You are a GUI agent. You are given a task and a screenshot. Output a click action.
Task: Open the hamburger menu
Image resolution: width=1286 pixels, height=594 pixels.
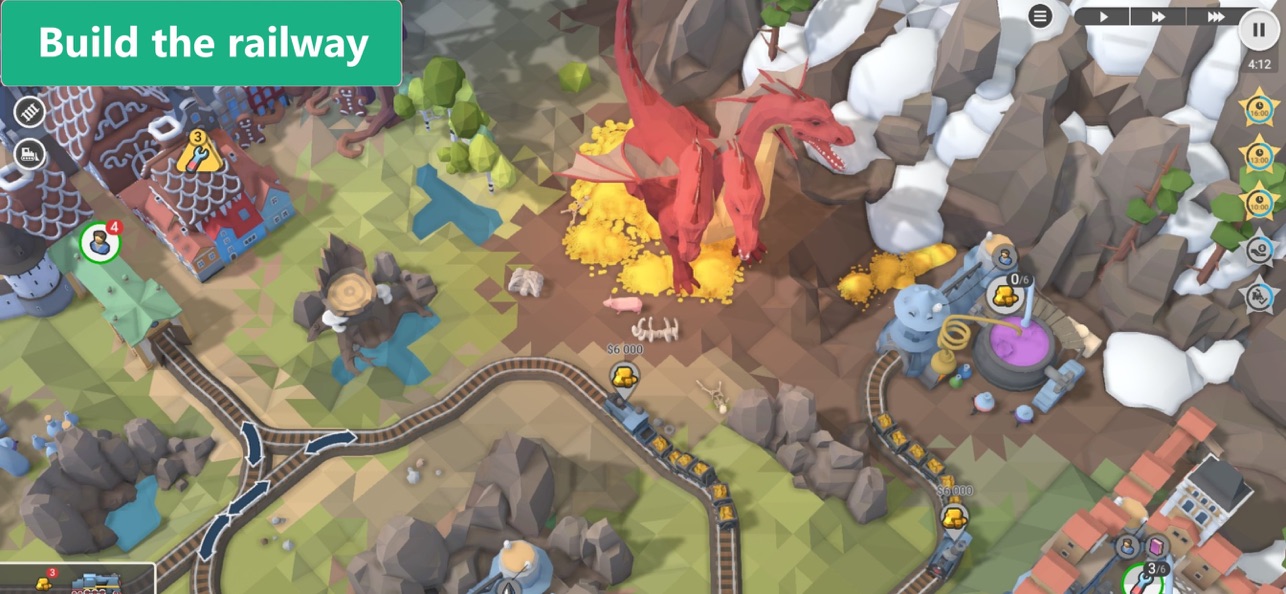(x=1041, y=16)
